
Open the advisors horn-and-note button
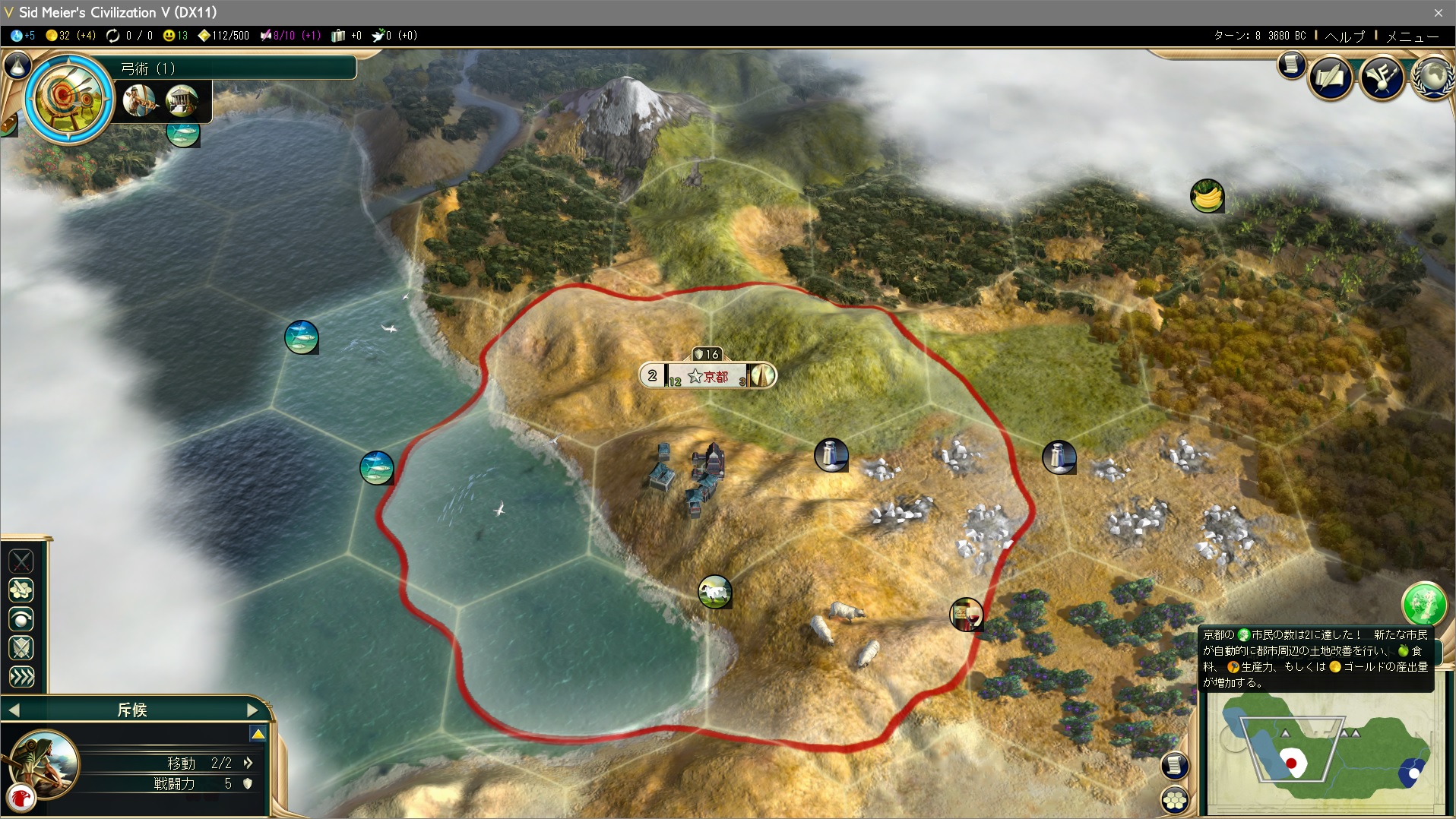pos(1382,77)
